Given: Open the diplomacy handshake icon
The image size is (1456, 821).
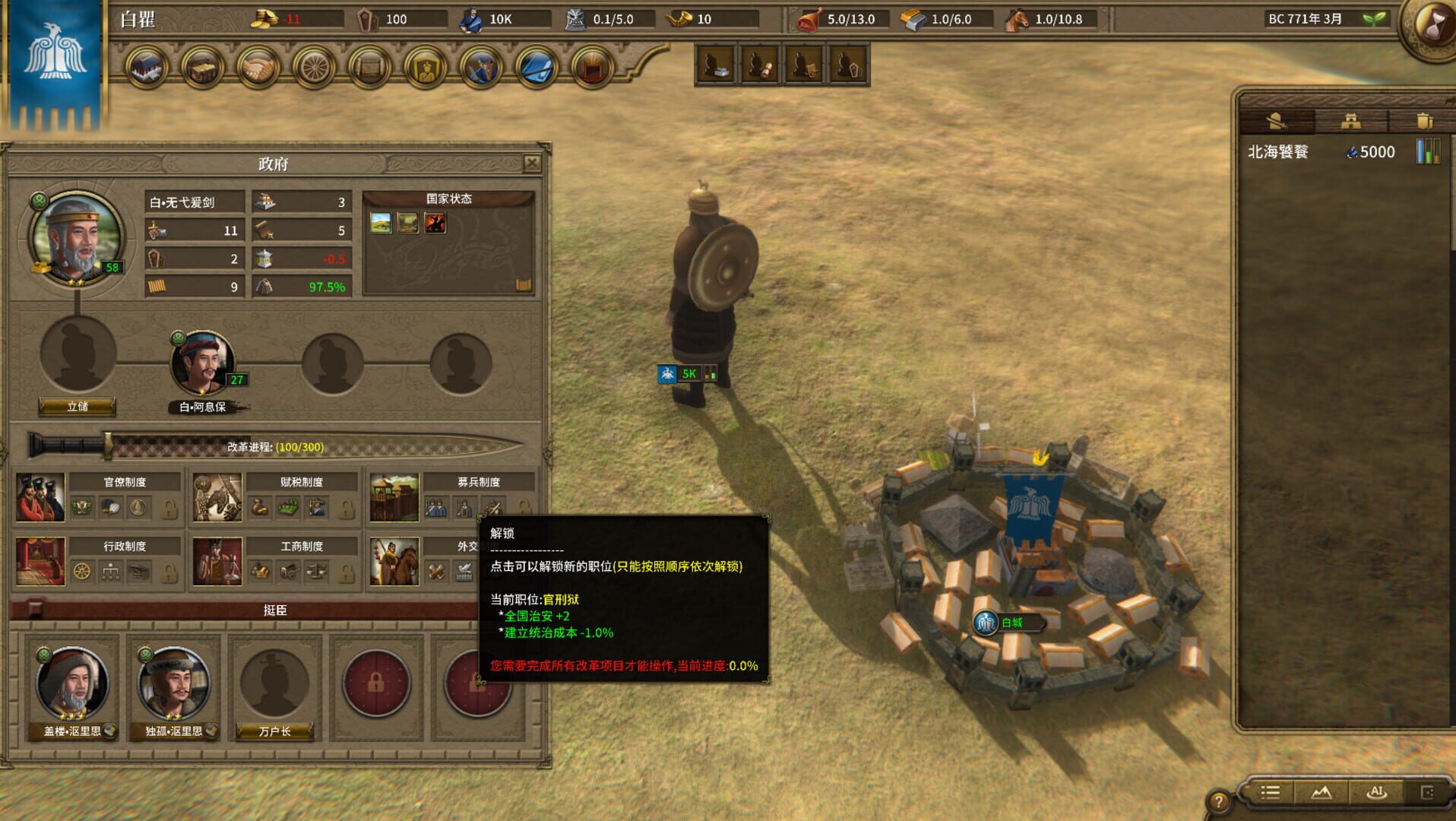Looking at the screenshot, I should click(x=260, y=67).
